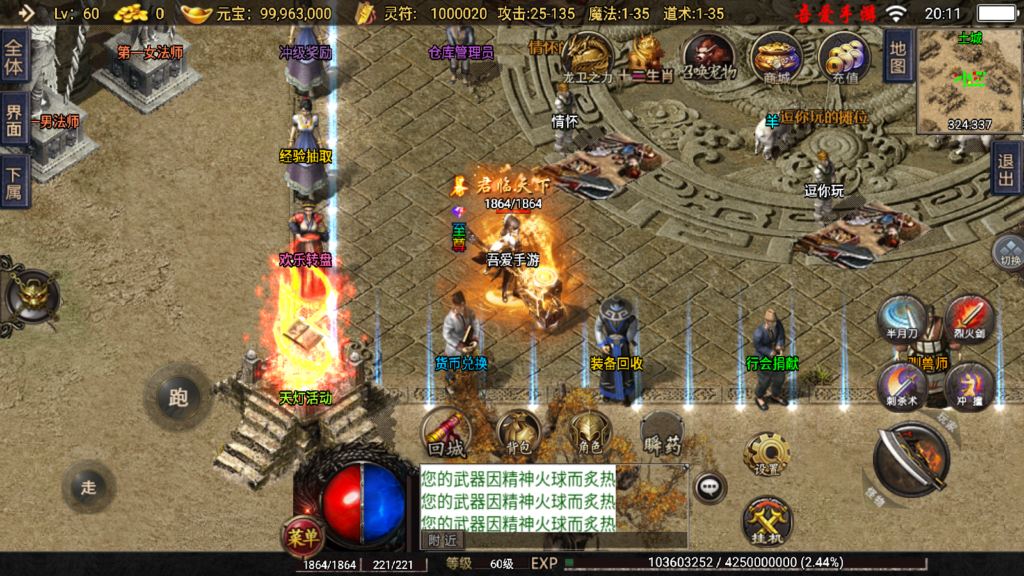Open the 背包 bag button
The height and width of the screenshot is (576, 1024).
[518, 432]
